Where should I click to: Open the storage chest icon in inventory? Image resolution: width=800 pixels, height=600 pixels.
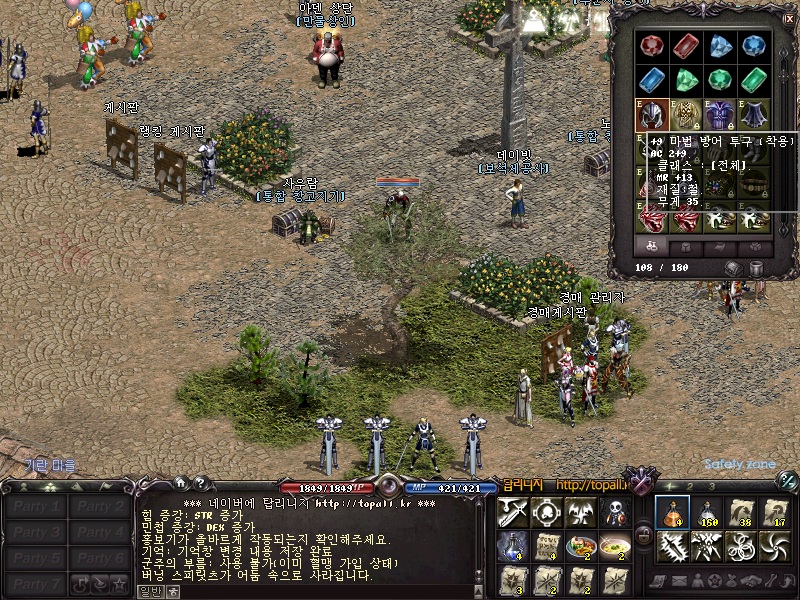pyautogui.click(x=733, y=268)
